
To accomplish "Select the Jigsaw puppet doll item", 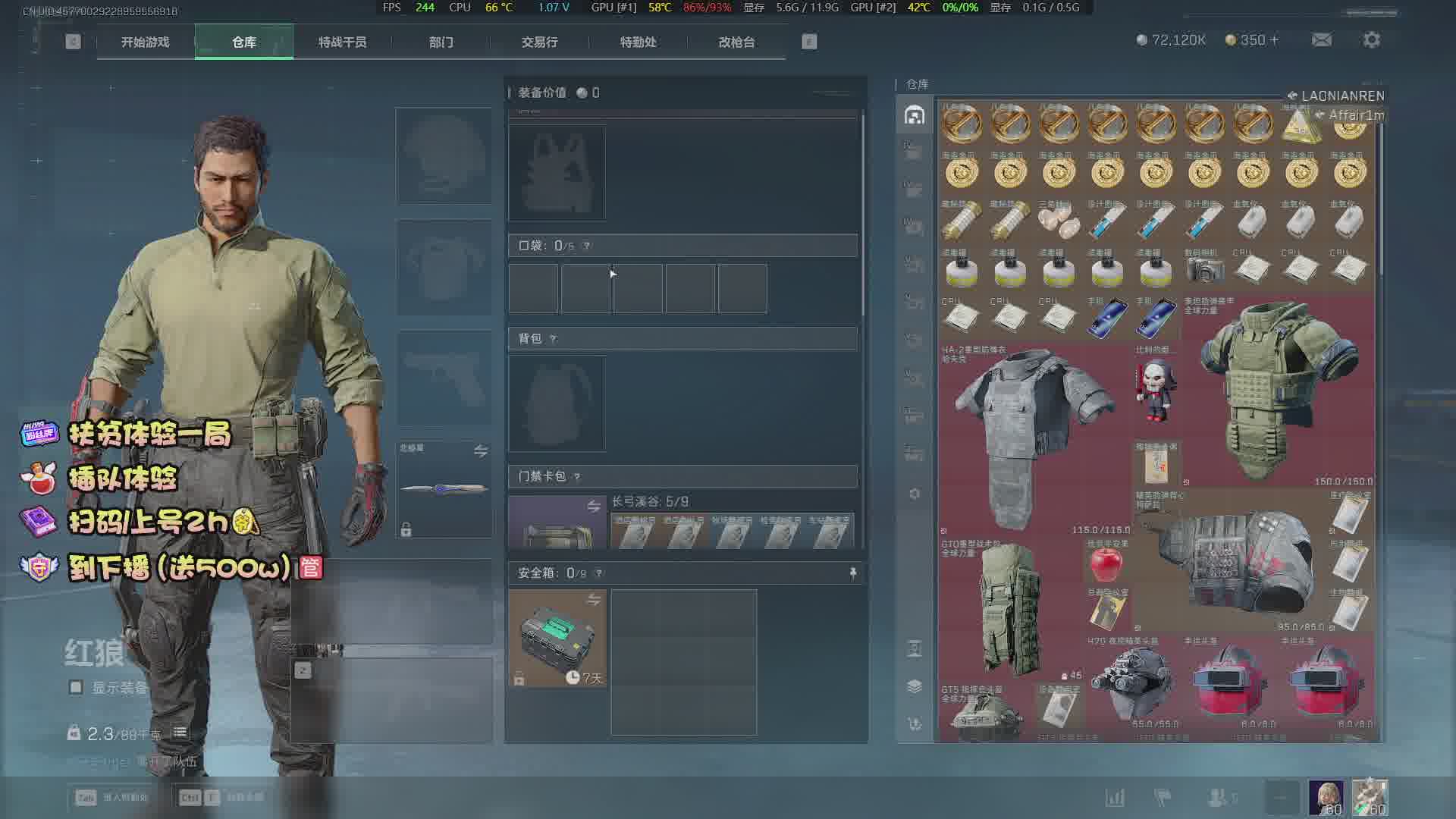I will 1155,391.
